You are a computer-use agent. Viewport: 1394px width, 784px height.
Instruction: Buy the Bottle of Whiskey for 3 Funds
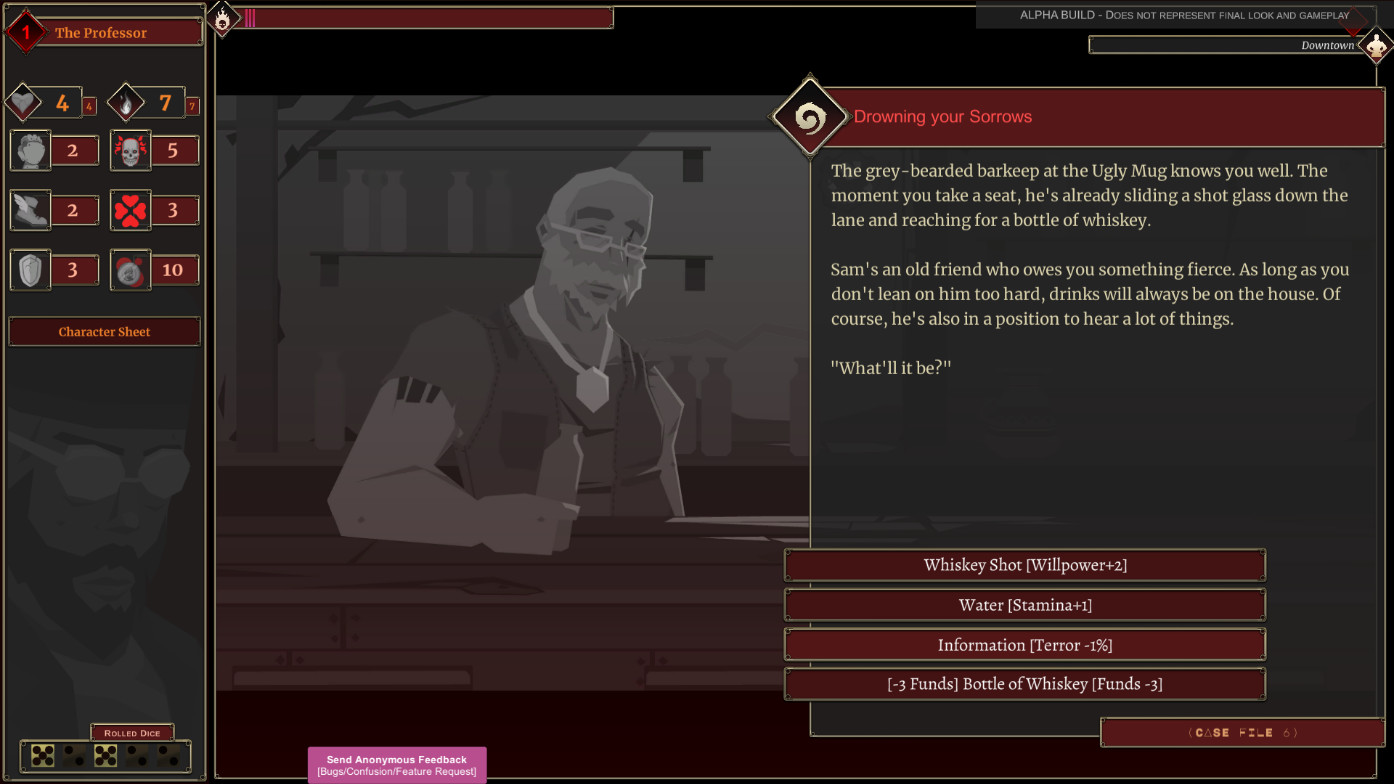coord(1024,683)
